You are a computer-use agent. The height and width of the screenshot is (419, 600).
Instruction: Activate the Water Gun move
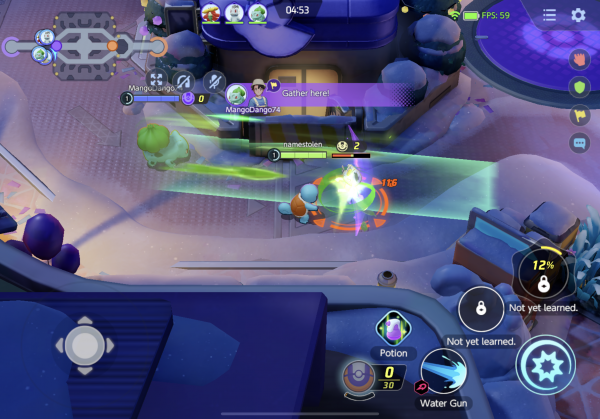click(x=441, y=371)
